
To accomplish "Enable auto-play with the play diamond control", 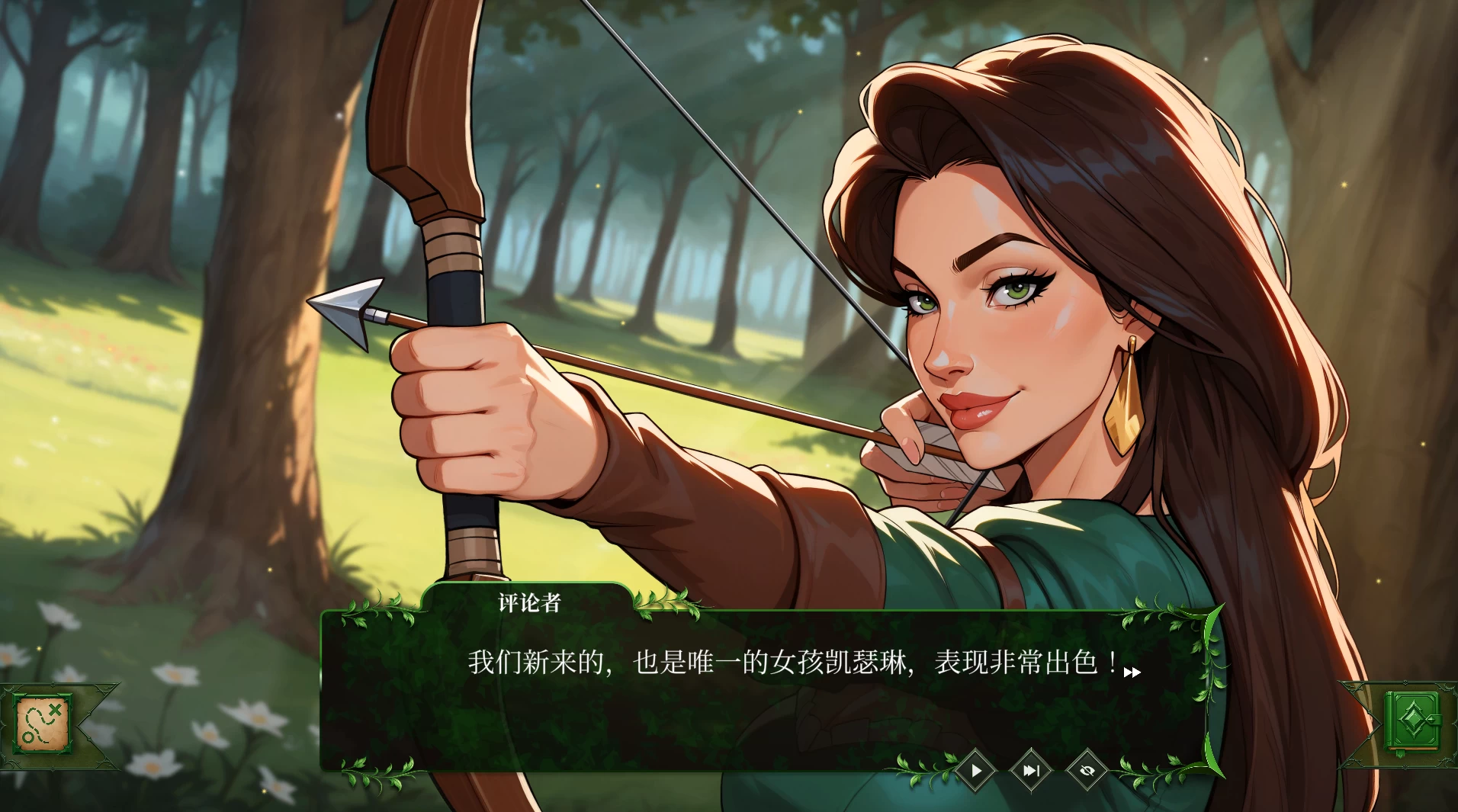I will click(976, 770).
